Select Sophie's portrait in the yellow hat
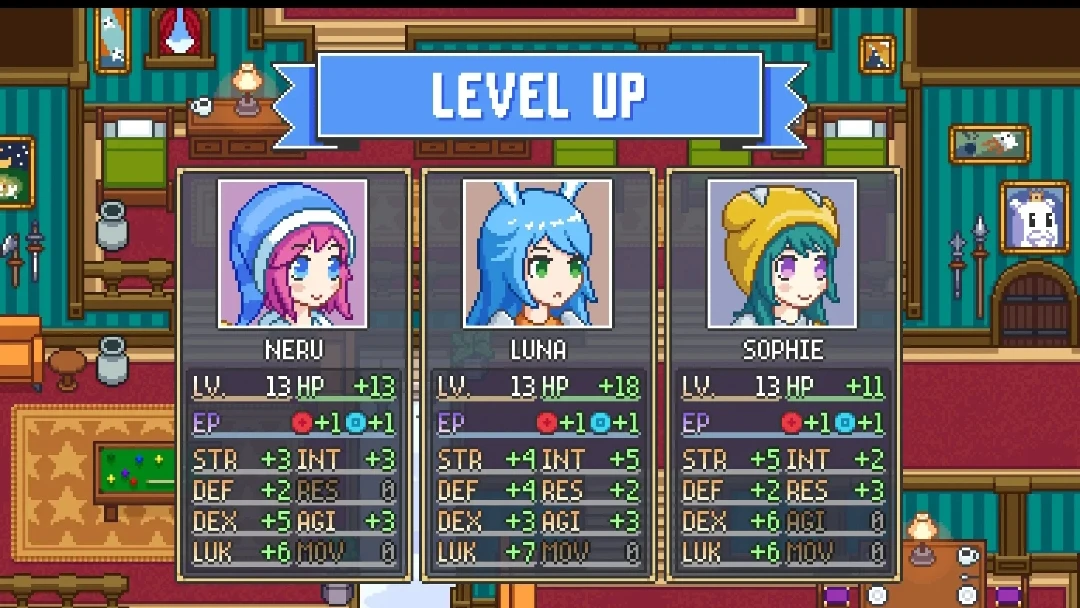This screenshot has height=608, width=1080. pyautogui.click(x=782, y=254)
